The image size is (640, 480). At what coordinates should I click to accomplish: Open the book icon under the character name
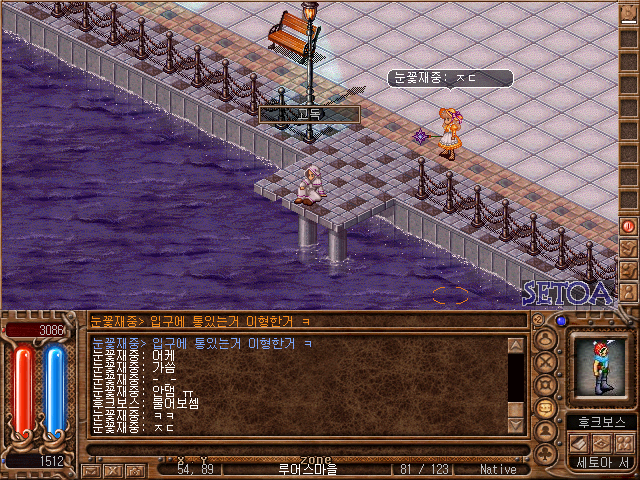coord(577,443)
